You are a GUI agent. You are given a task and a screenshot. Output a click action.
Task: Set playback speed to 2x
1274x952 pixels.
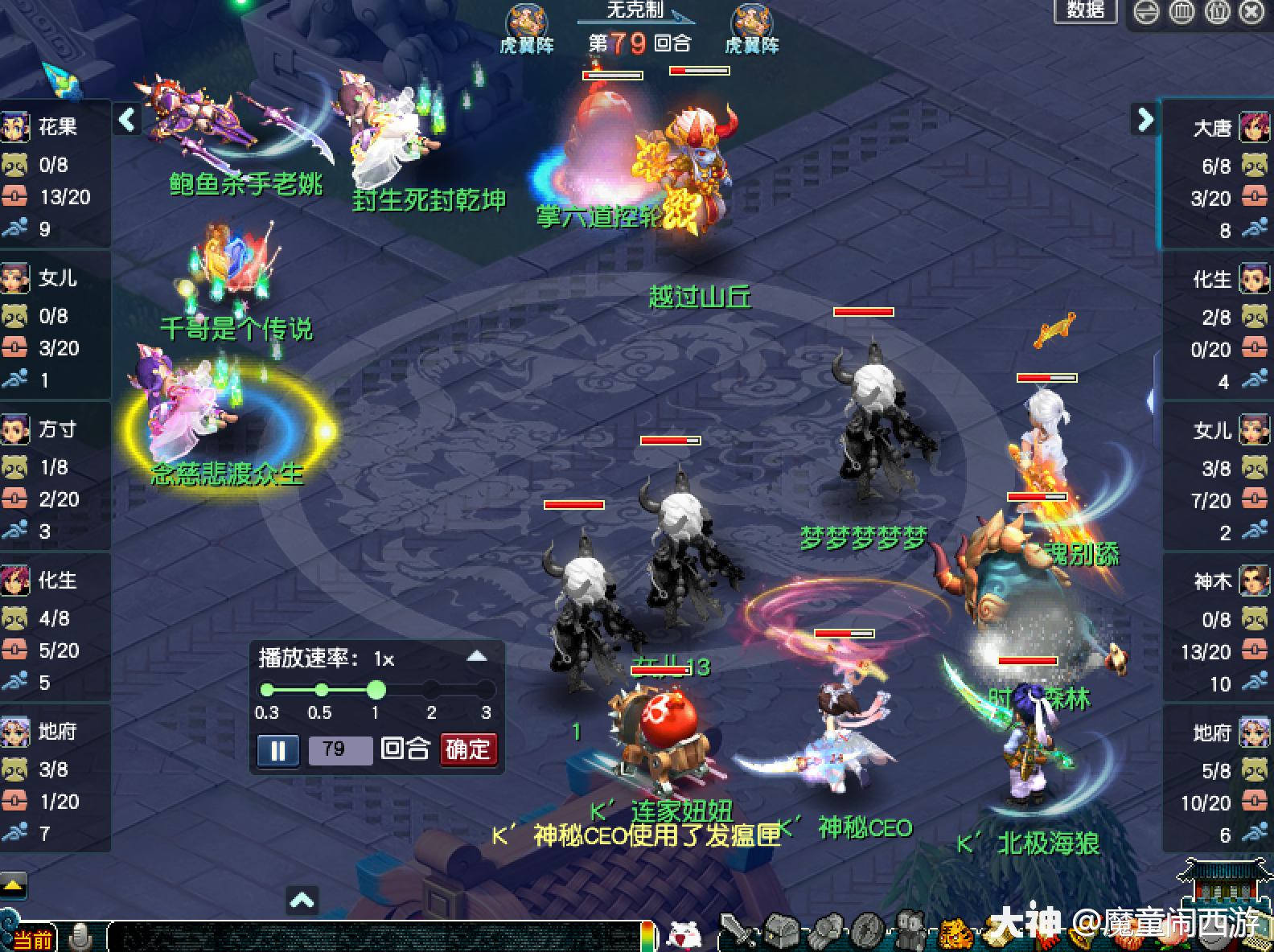click(431, 690)
